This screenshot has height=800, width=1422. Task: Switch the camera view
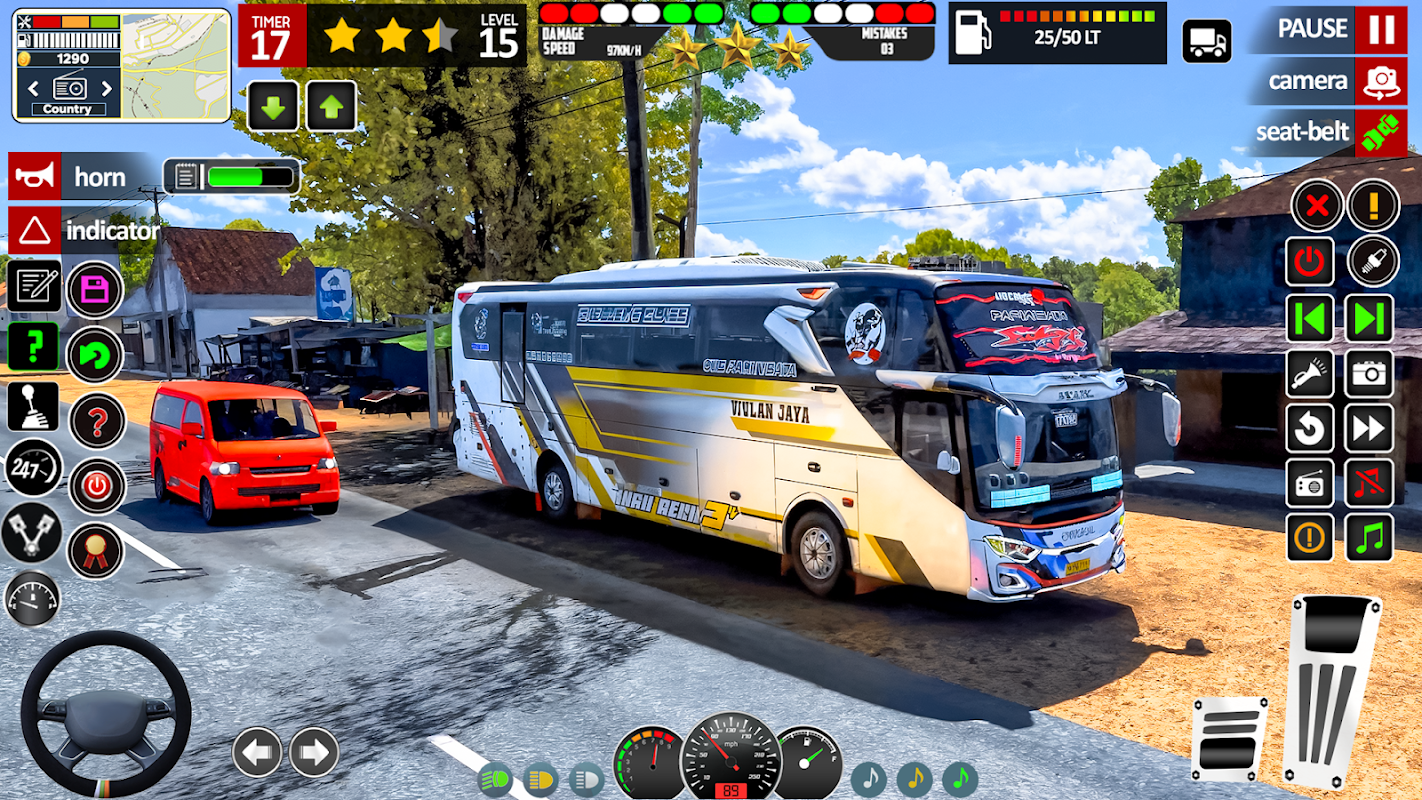click(1380, 81)
